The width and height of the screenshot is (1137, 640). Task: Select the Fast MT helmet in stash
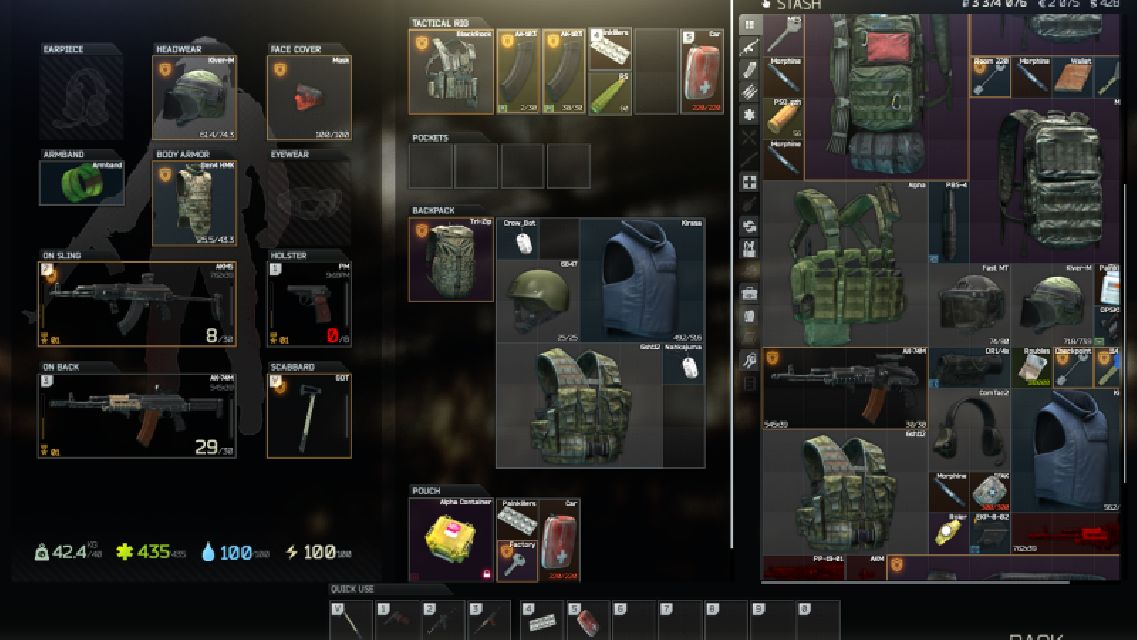[968, 307]
